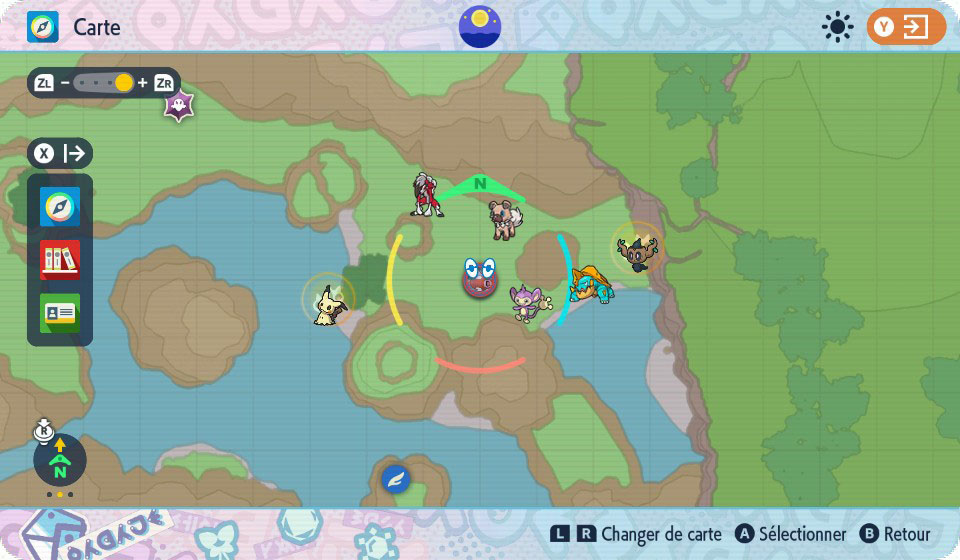Image resolution: width=960 pixels, height=560 pixels.
Task: Select the red Lycanroc map marker
Action: click(427, 194)
